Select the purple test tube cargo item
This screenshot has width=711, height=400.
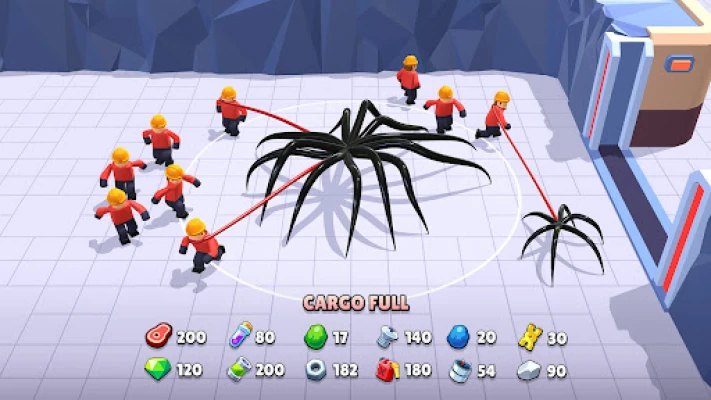(238, 337)
